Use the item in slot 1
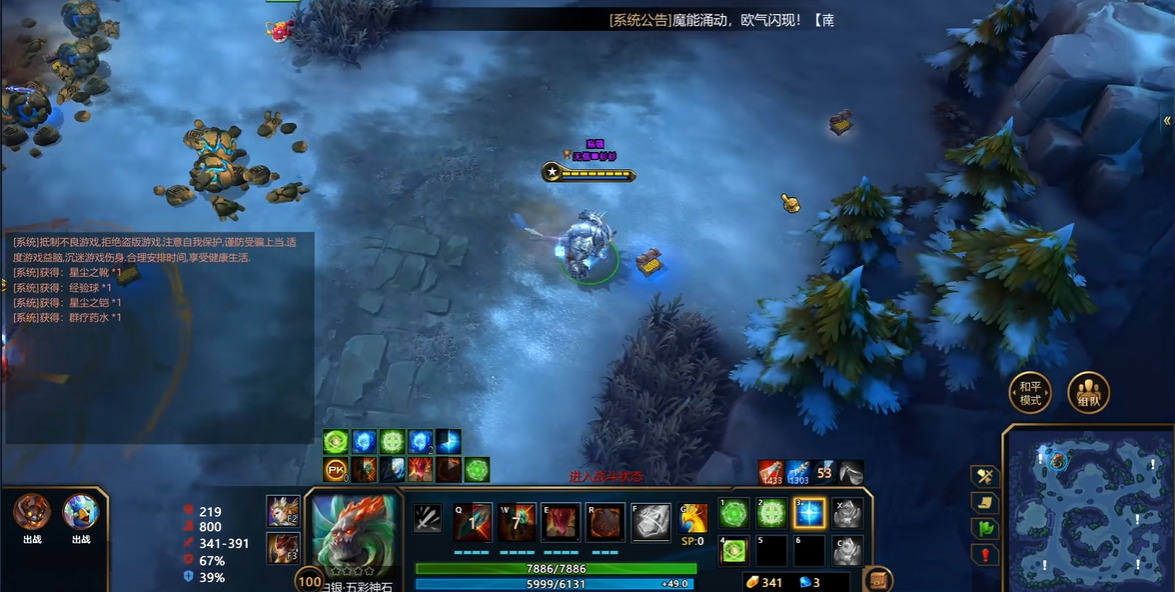Viewport: 1175px width, 592px height. [734, 514]
